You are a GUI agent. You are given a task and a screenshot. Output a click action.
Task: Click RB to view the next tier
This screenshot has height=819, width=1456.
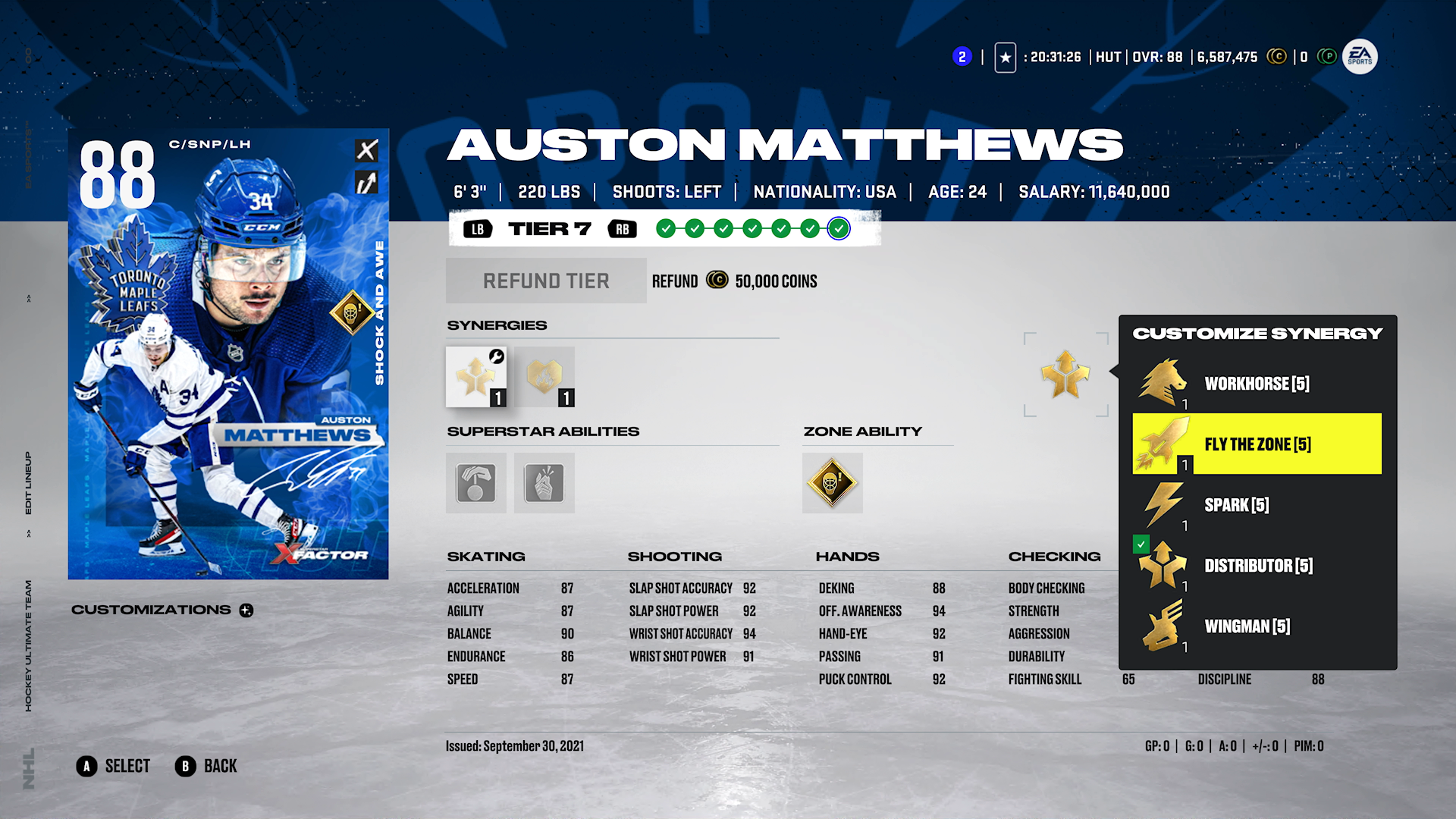(x=623, y=228)
